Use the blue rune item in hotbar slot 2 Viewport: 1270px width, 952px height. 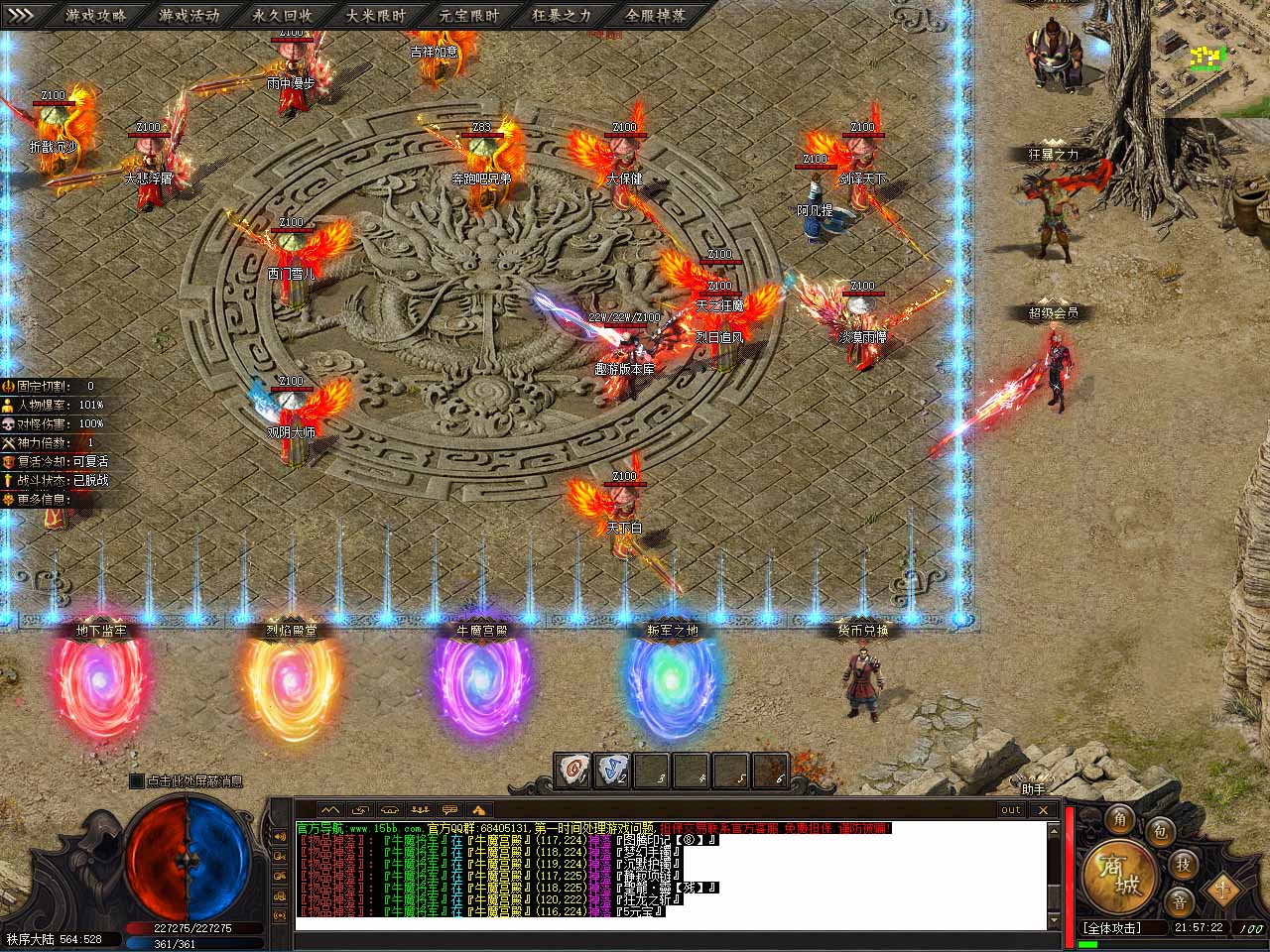[x=612, y=771]
